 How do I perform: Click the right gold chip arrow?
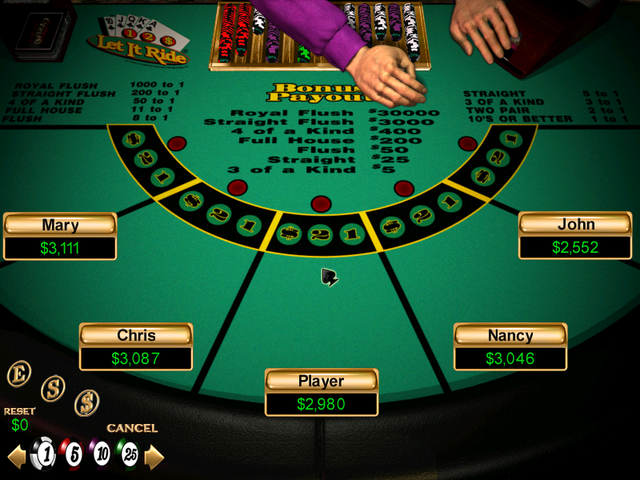tap(154, 457)
